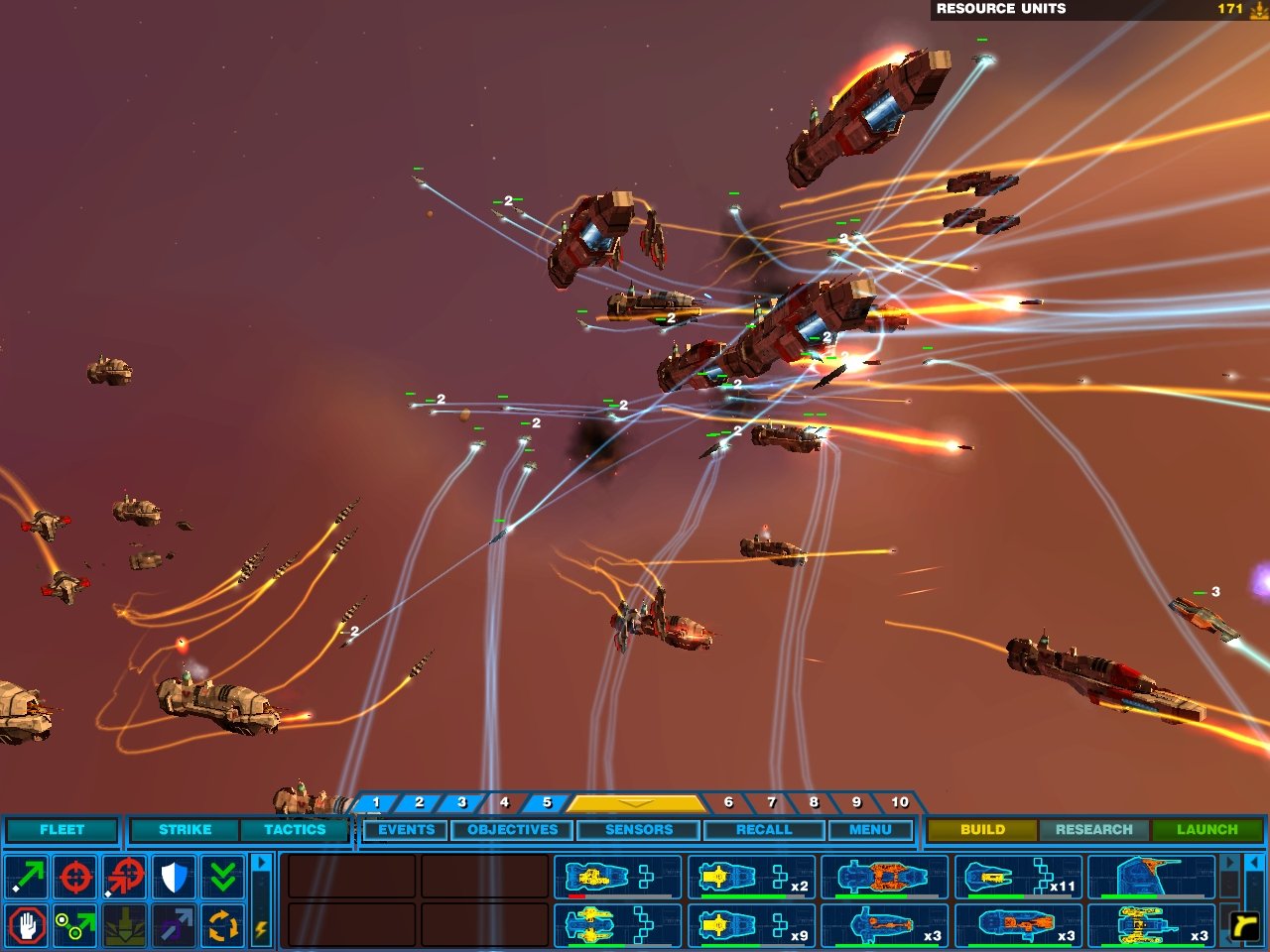1270x952 pixels.
Task: Issue the Halt stop-hand command
Action: tap(24, 927)
